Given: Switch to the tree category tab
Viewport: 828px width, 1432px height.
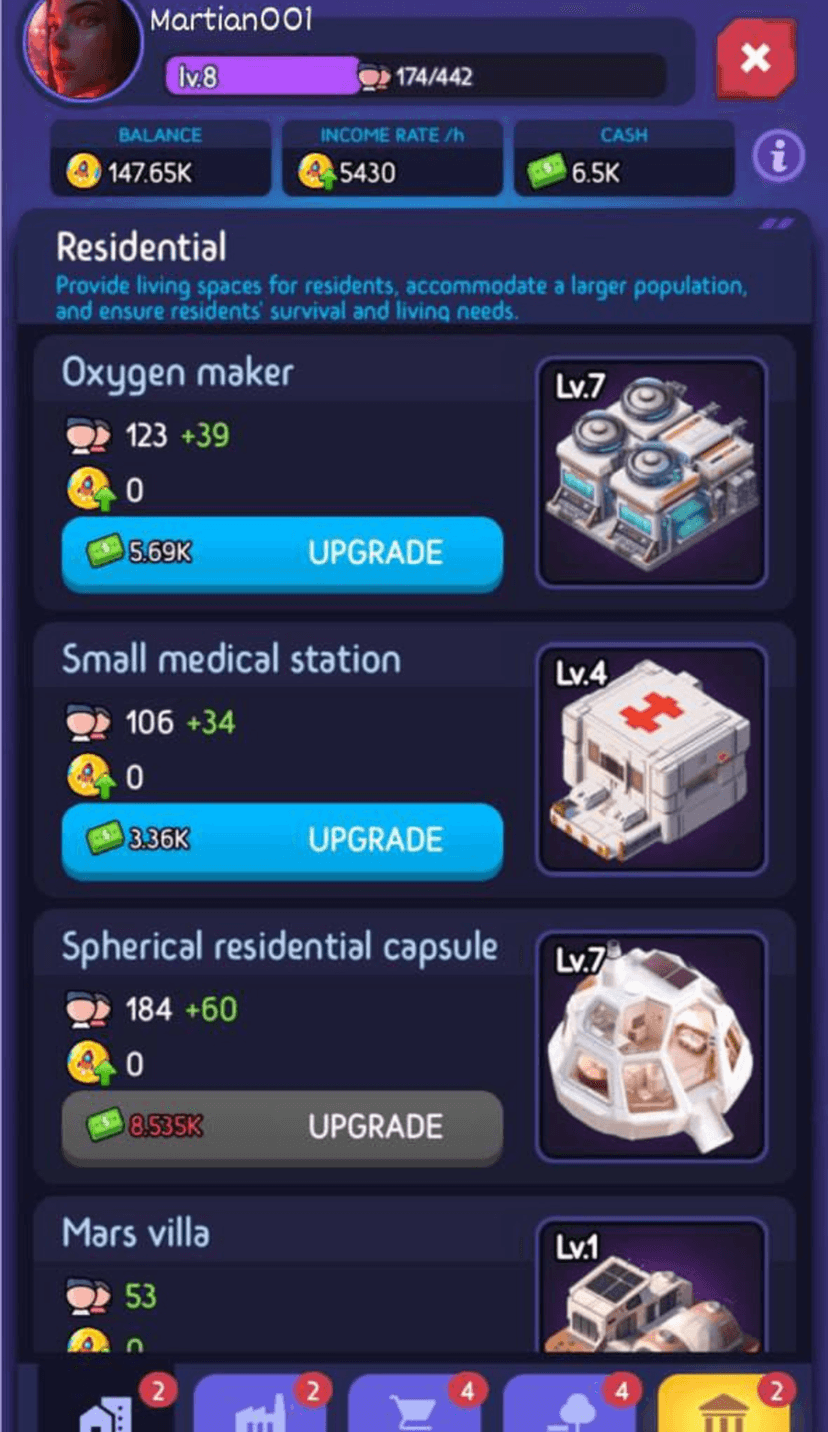Looking at the screenshot, I should click(570, 1405).
